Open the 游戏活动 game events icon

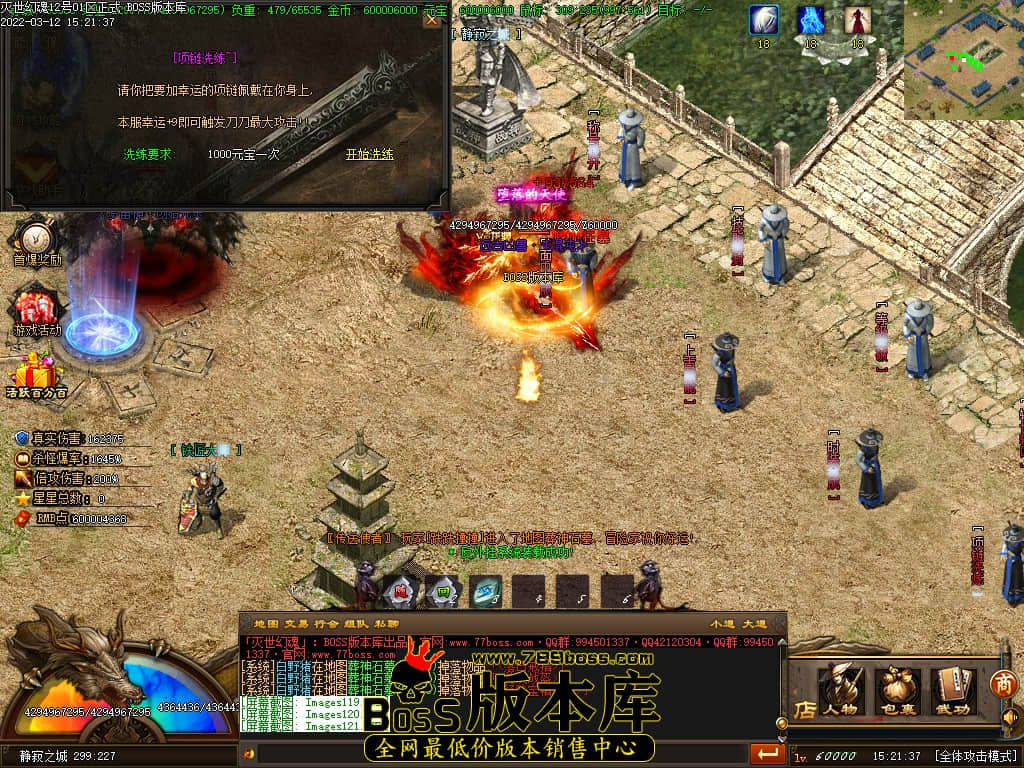tap(37, 311)
